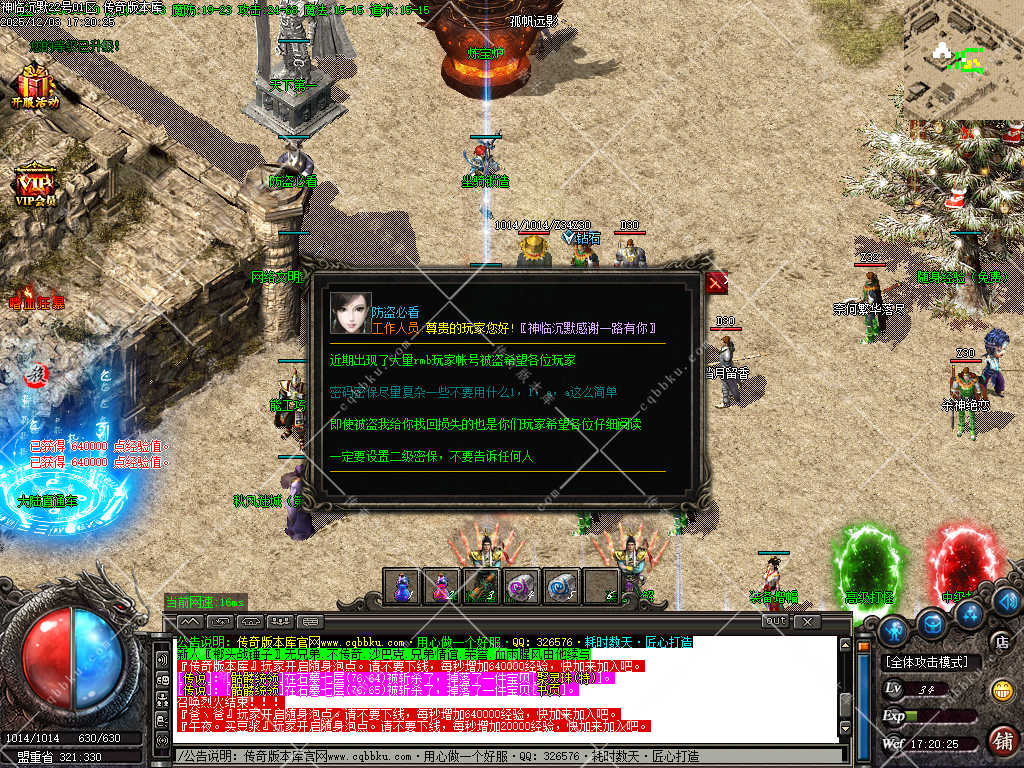Click the 全体攻击模式 attack mode label
This screenshot has width=1024, height=768.
(x=919, y=662)
